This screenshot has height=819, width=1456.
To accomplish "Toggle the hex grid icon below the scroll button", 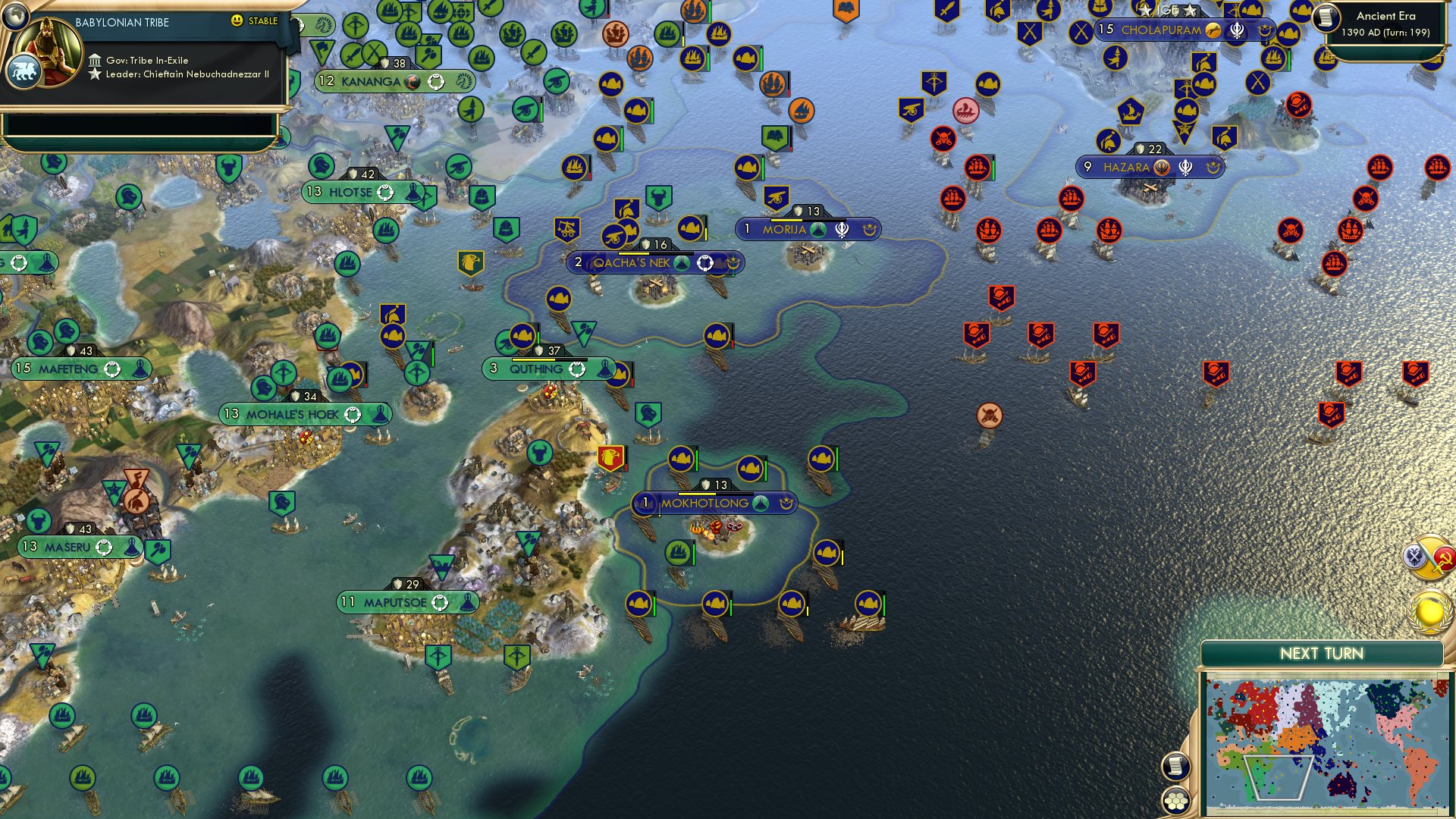I will tap(1176, 799).
